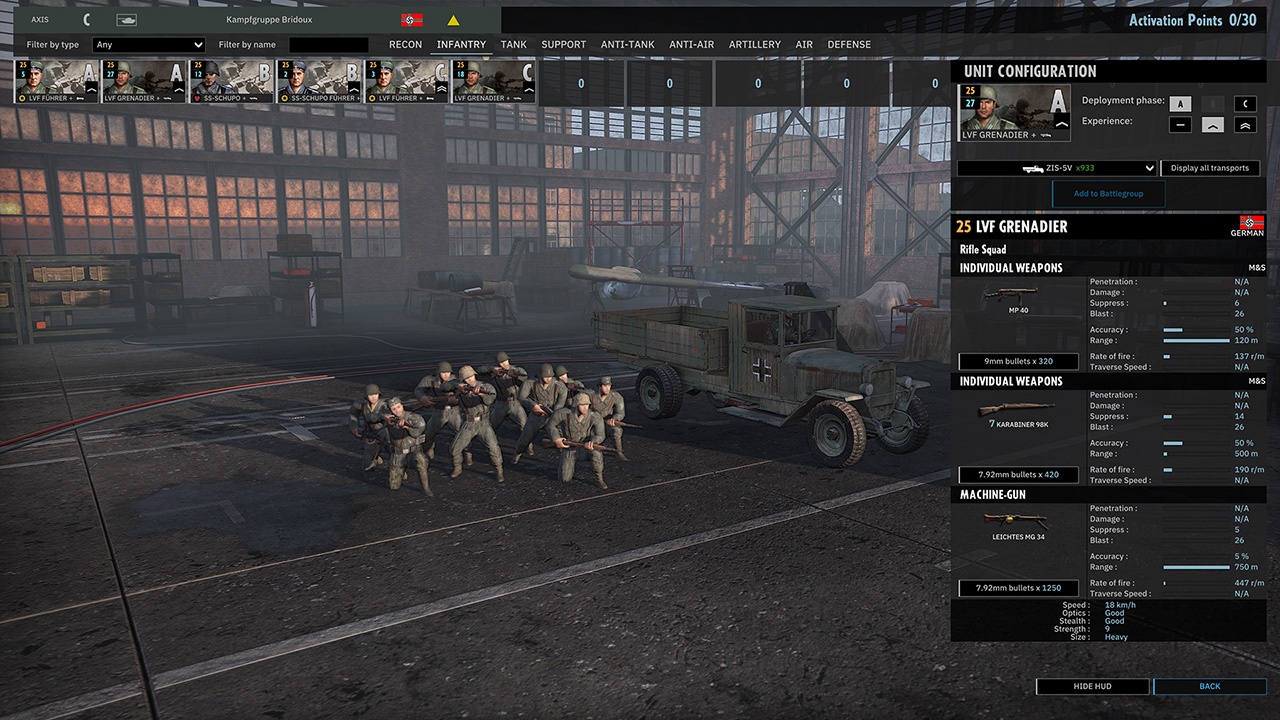Choose the double-chevron experience level
Image resolution: width=1280 pixels, height=720 pixels.
pos(1245,125)
